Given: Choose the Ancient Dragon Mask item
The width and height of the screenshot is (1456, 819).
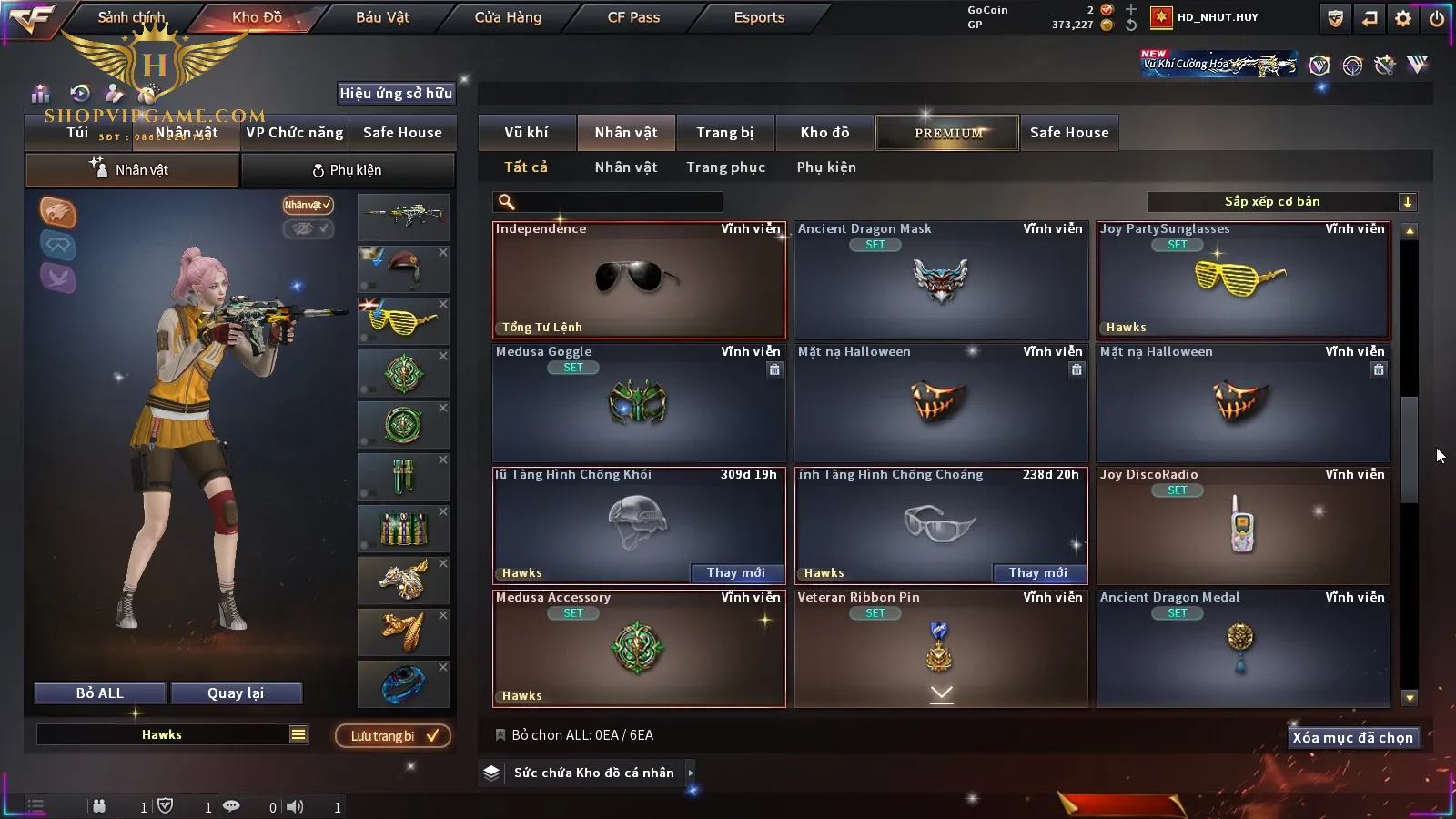Looking at the screenshot, I should click(941, 280).
